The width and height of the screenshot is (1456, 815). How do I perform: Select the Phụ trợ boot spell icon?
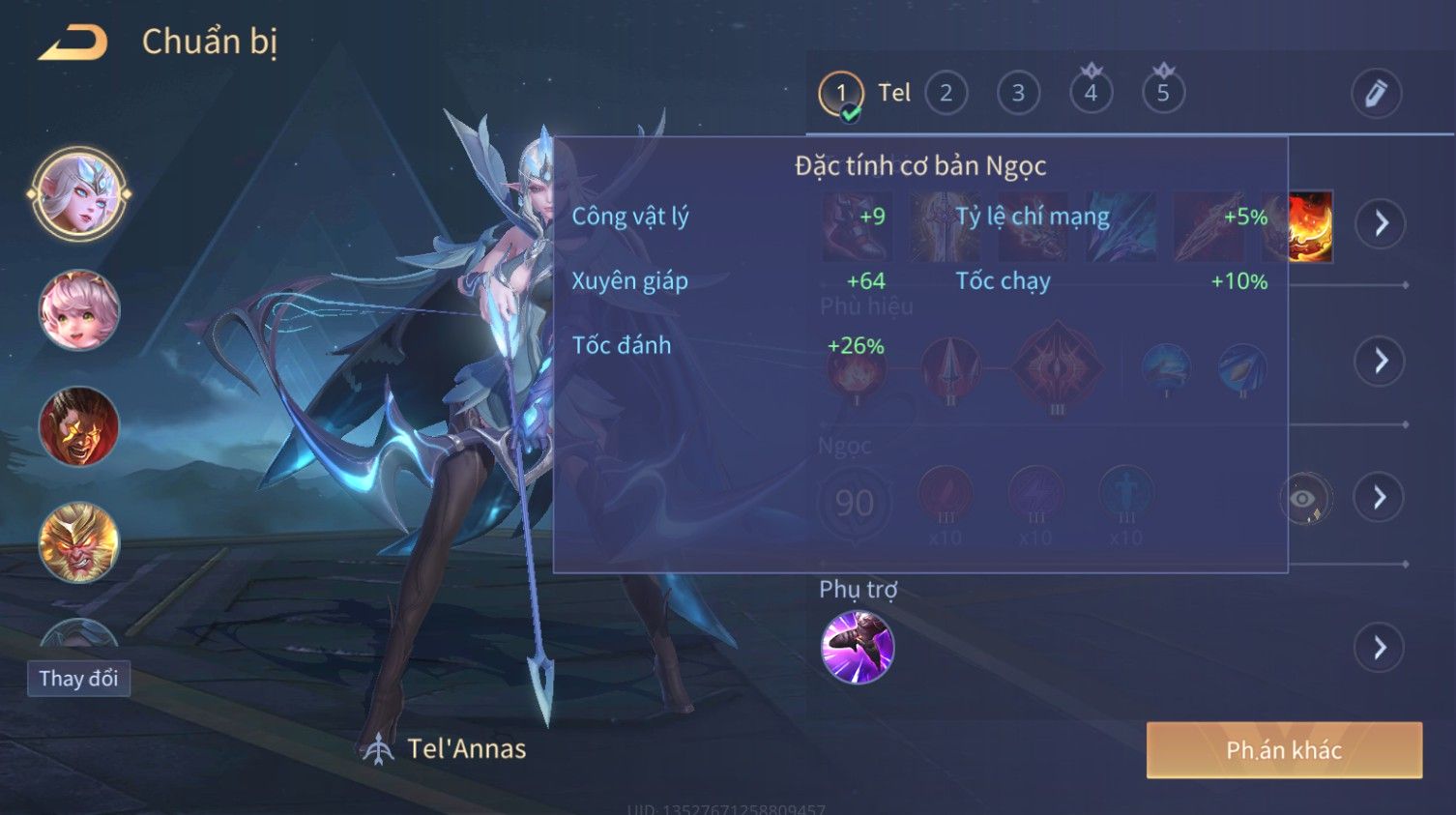pyautogui.click(x=857, y=648)
